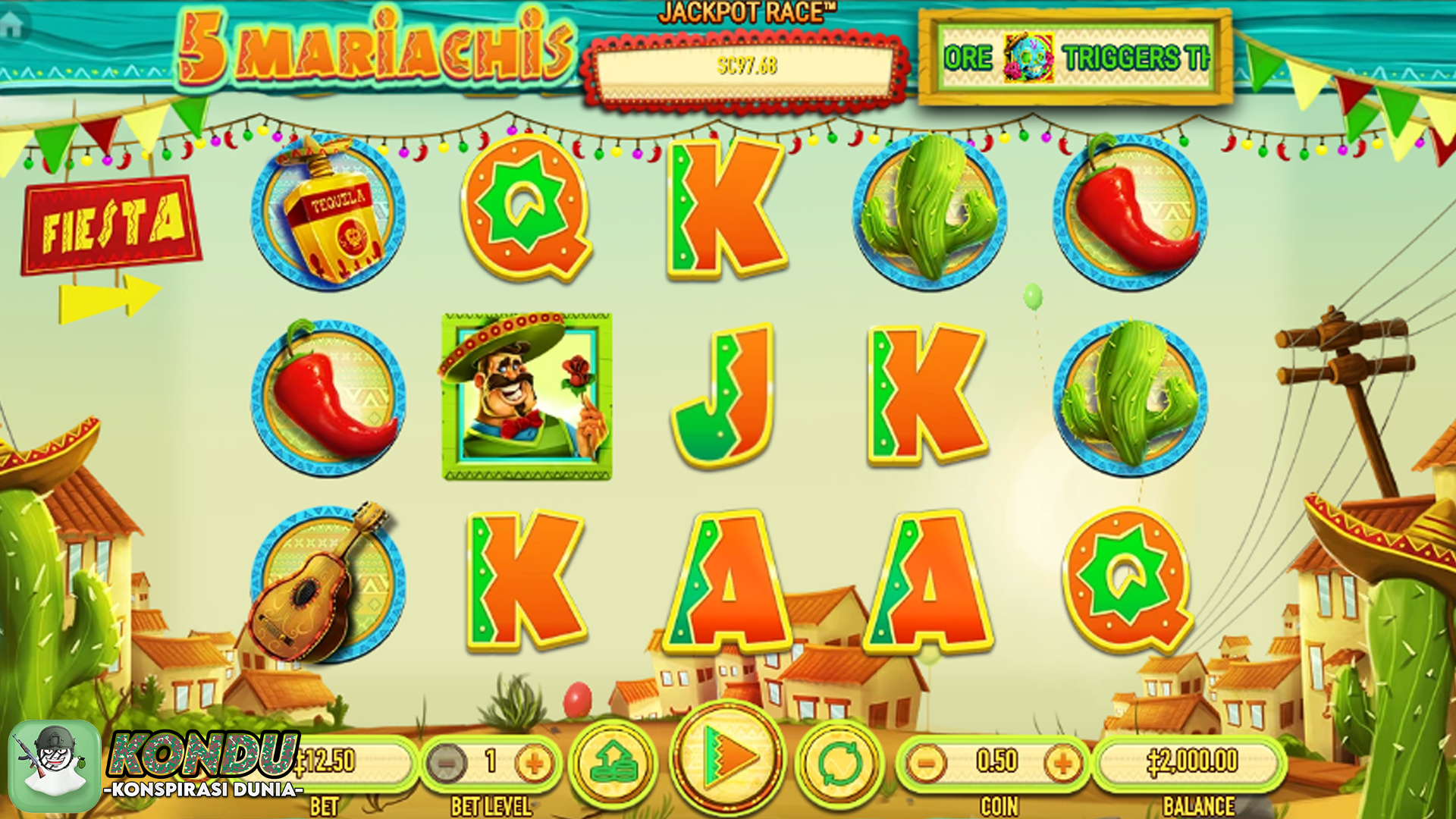Raise the coin value with plus
The image size is (1456, 819).
pos(1062,762)
